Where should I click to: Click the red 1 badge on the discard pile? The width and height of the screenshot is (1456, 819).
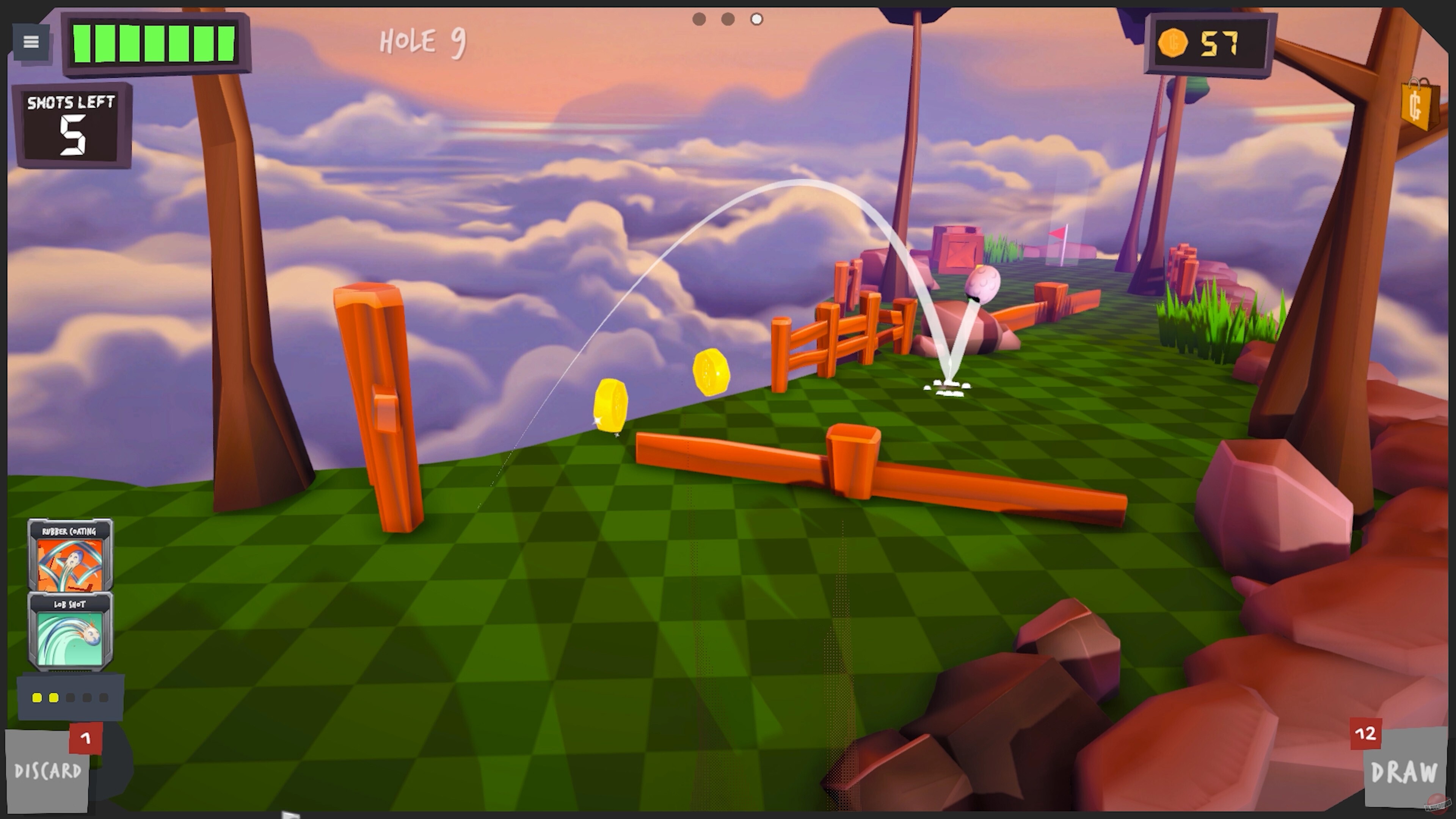click(86, 739)
